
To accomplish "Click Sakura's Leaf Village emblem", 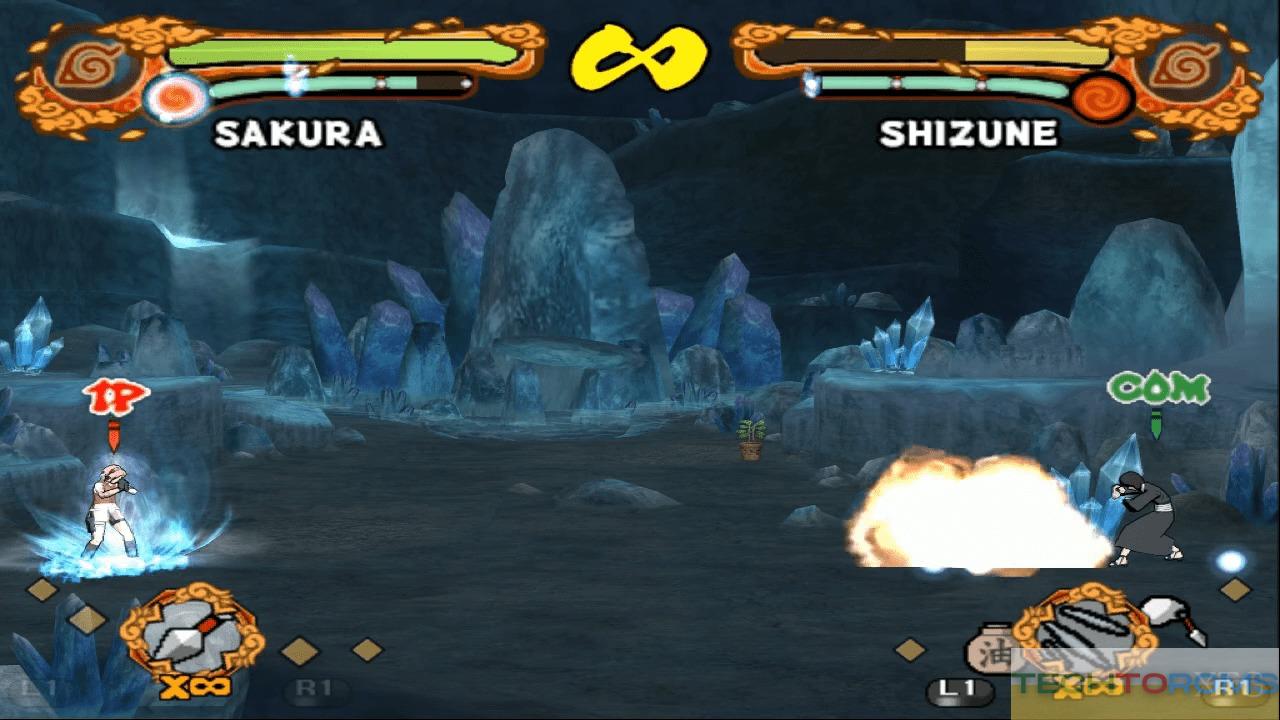I will 84,64.
